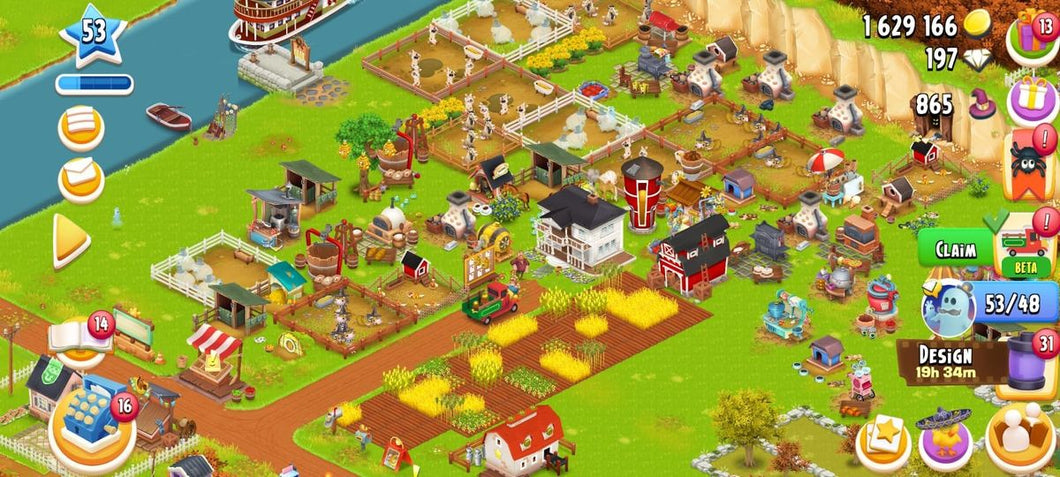Open the book icon with 14 notifications
This screenshot has width=1060, height=477.
[80, 338]
